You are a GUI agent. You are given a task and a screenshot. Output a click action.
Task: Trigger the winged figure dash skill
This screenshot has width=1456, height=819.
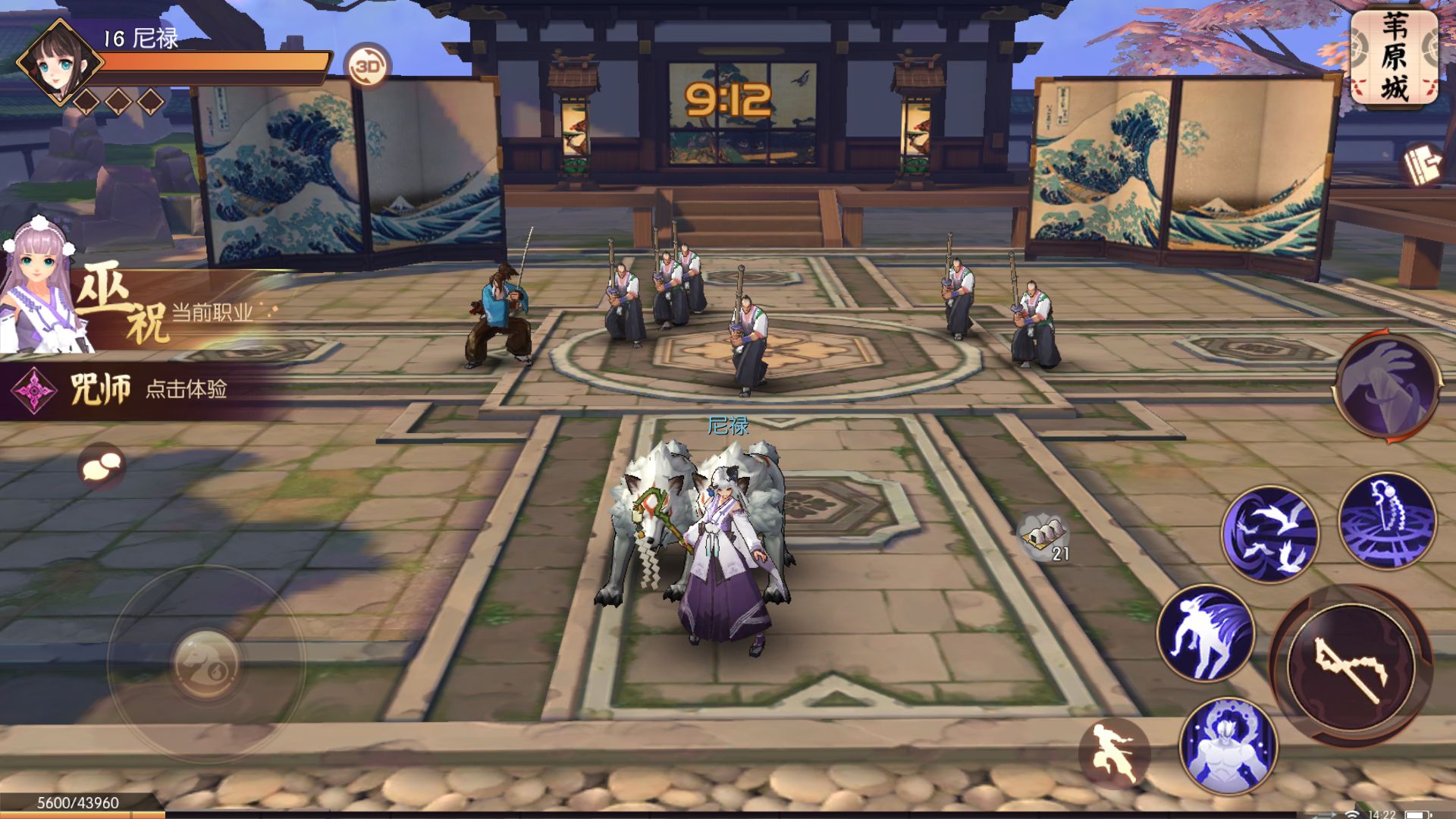click(1206, 633)
